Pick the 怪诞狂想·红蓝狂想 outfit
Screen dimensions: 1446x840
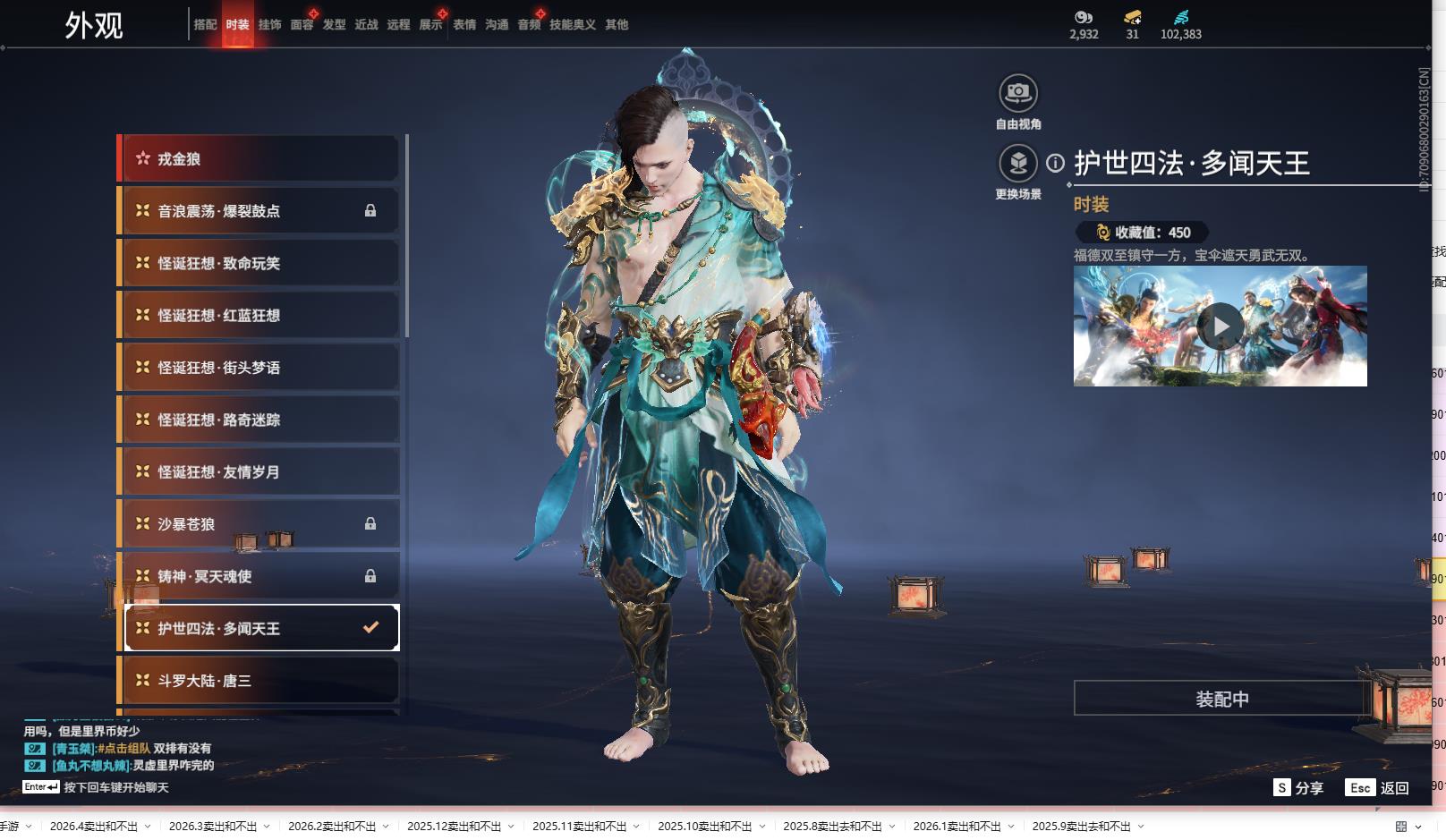[x=259, y=316]
